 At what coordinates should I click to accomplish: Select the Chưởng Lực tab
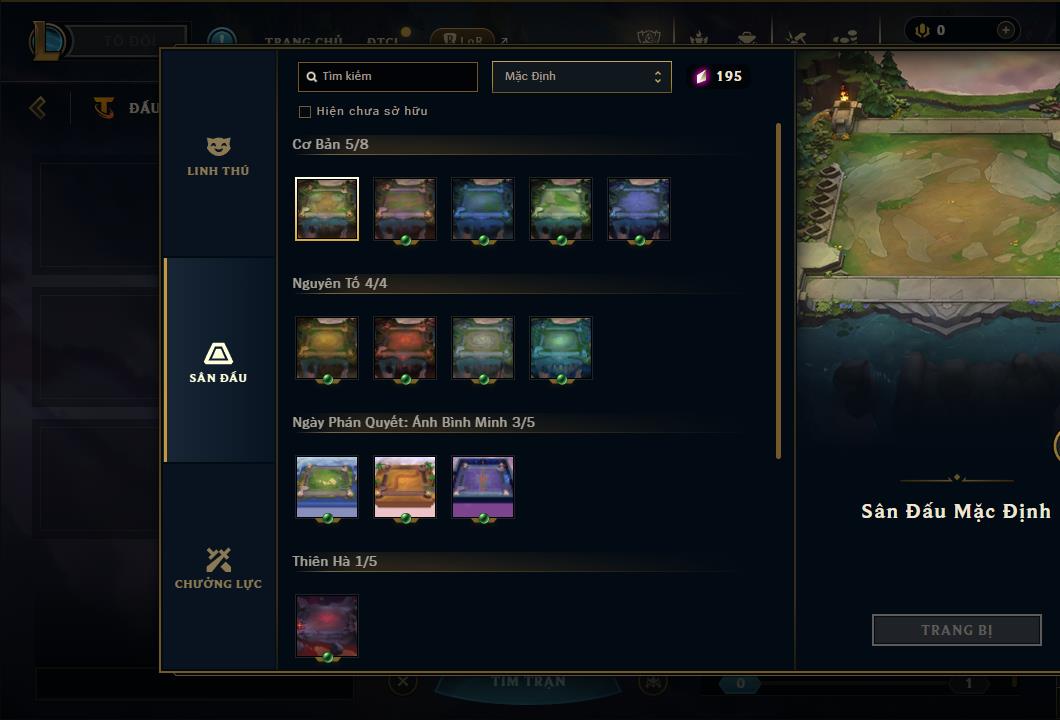(218, 568)
